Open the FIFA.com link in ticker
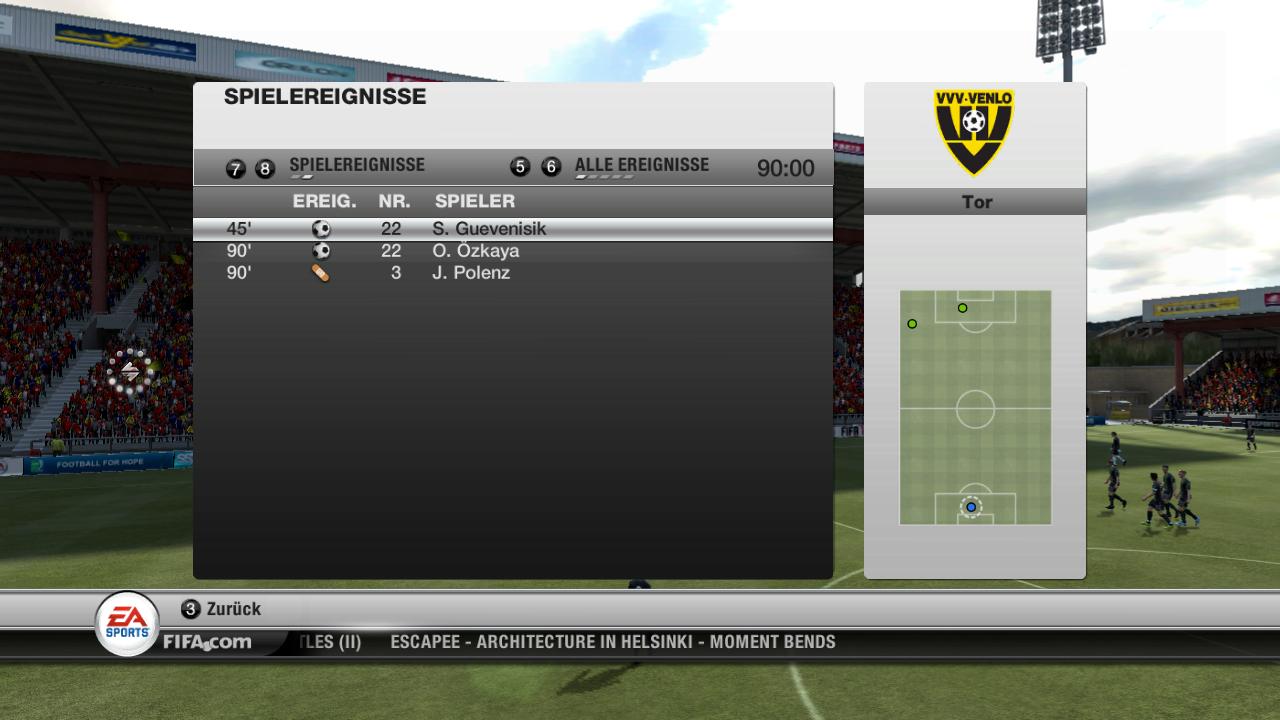The height and width of the screenshot is (720, 1280). 208,642
